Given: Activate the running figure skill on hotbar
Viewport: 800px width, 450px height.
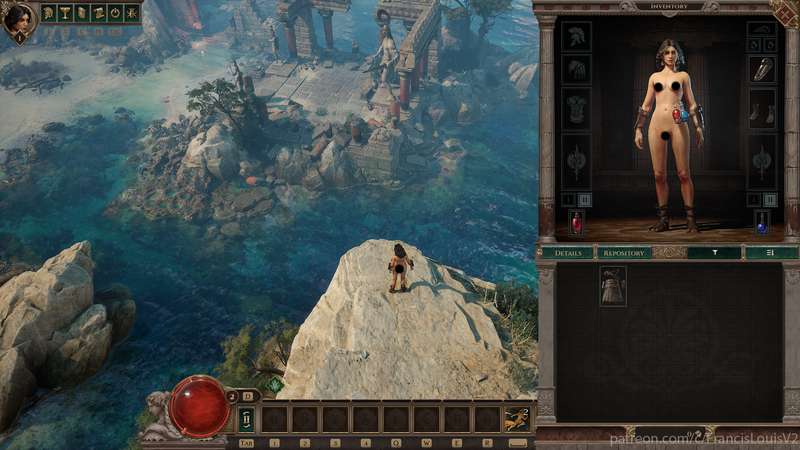Looking at the screenshot, I should point(517,419).
